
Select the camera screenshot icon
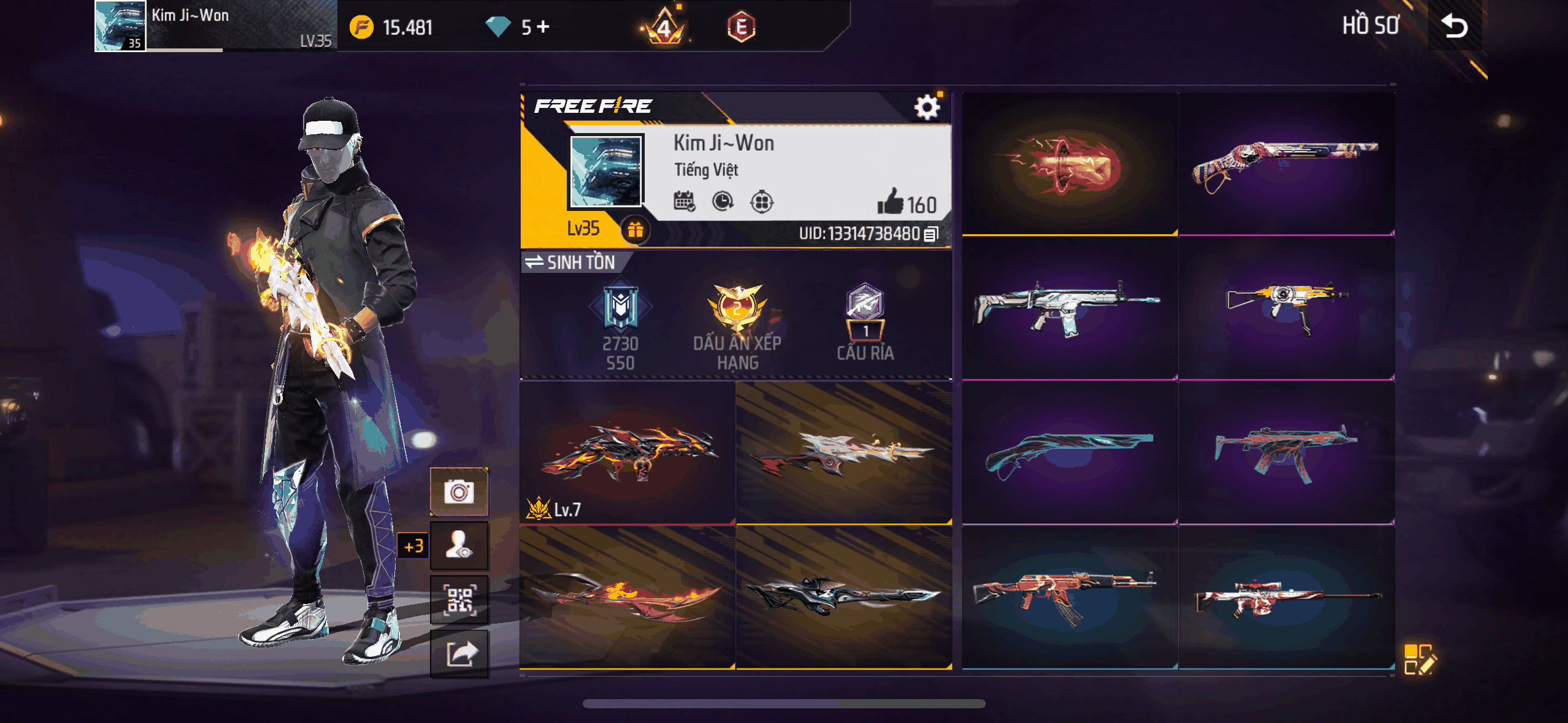[x=460, y=490]
